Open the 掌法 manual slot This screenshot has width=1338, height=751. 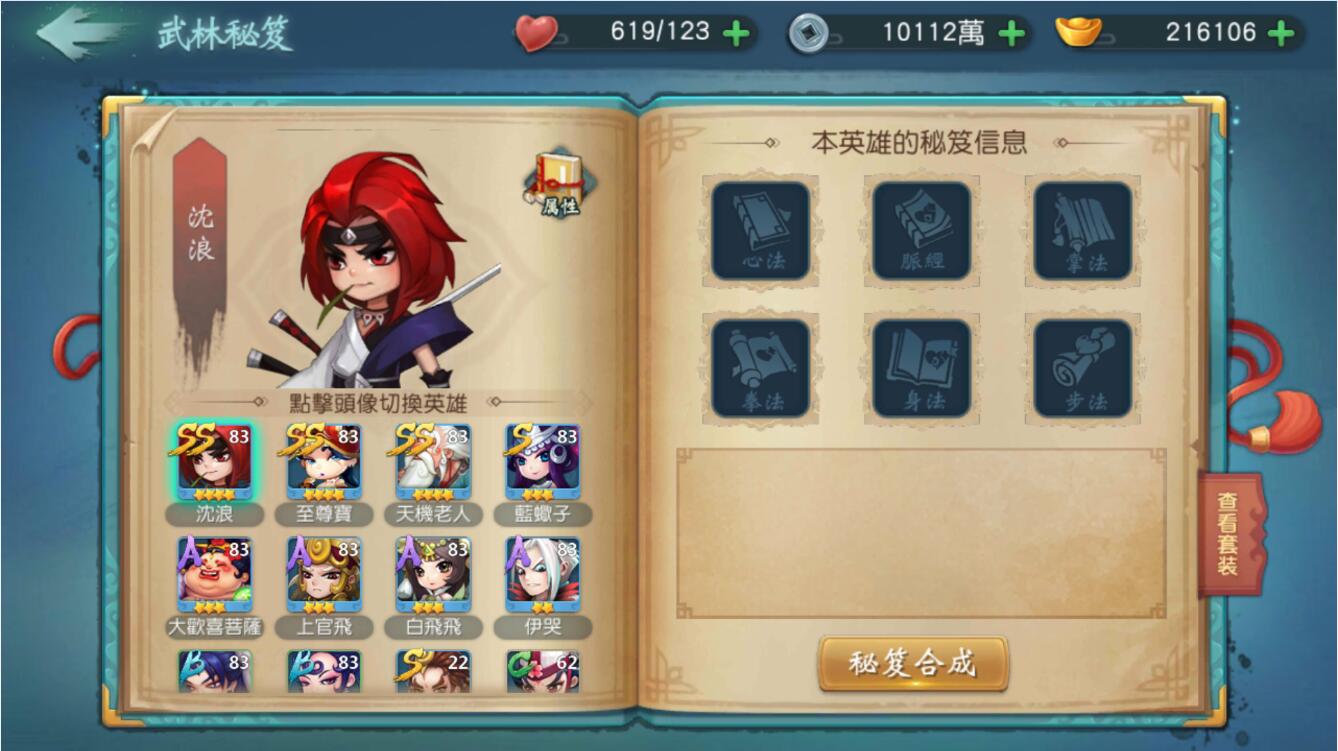click(1081, 232)
